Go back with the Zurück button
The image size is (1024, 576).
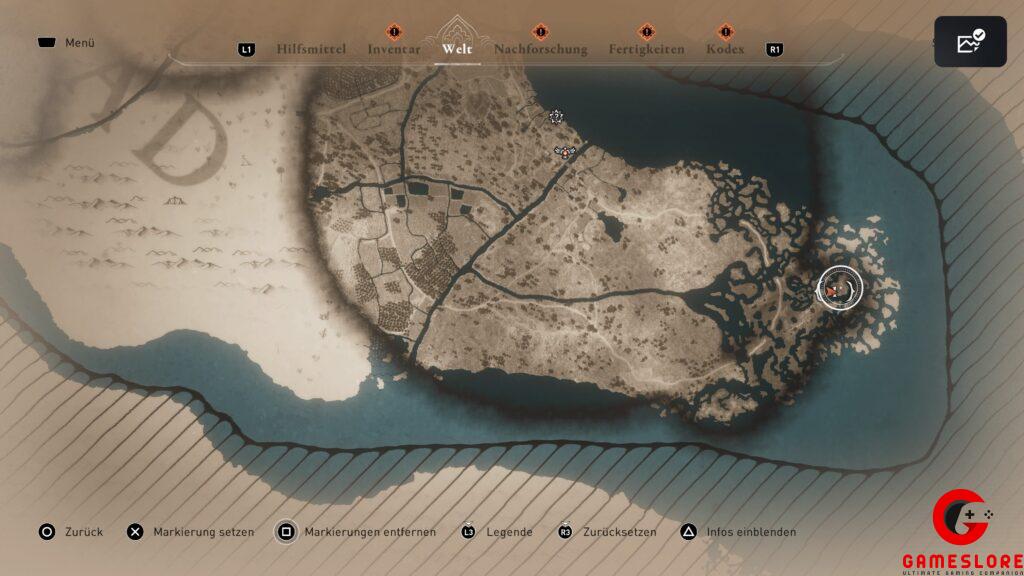[x=71, y=532]
